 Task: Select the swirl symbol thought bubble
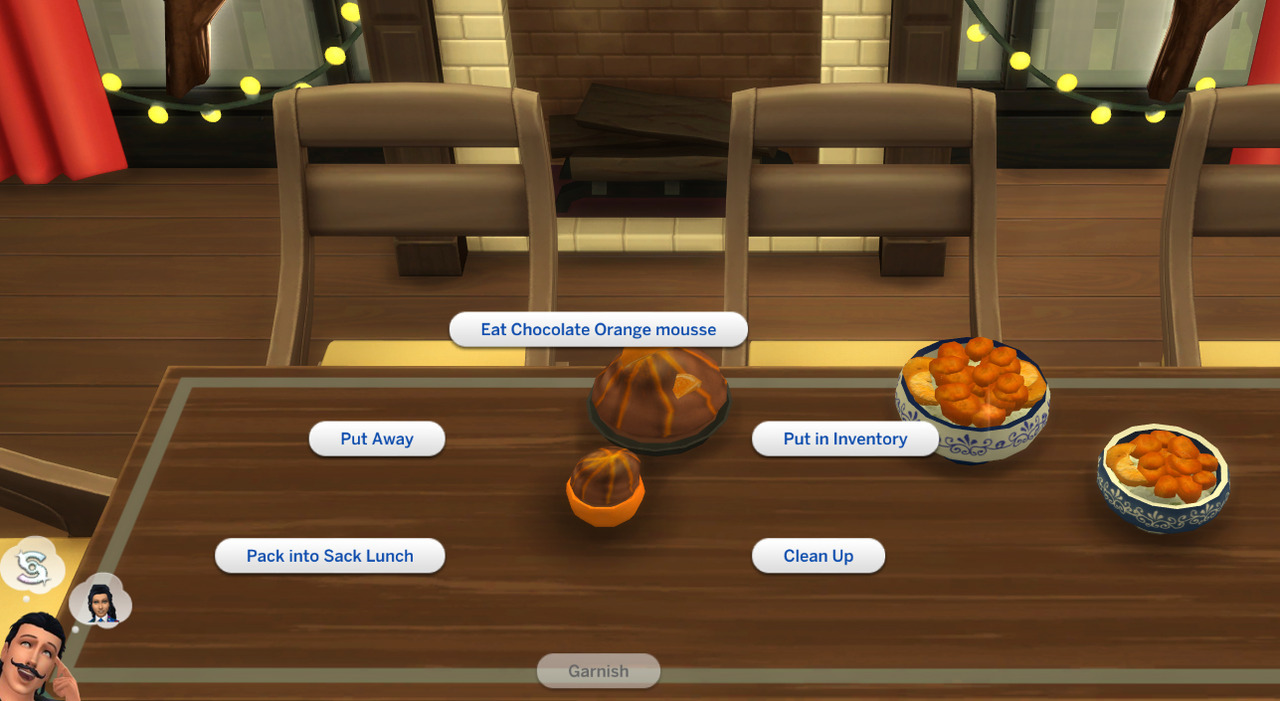click(x=30, y=567)
